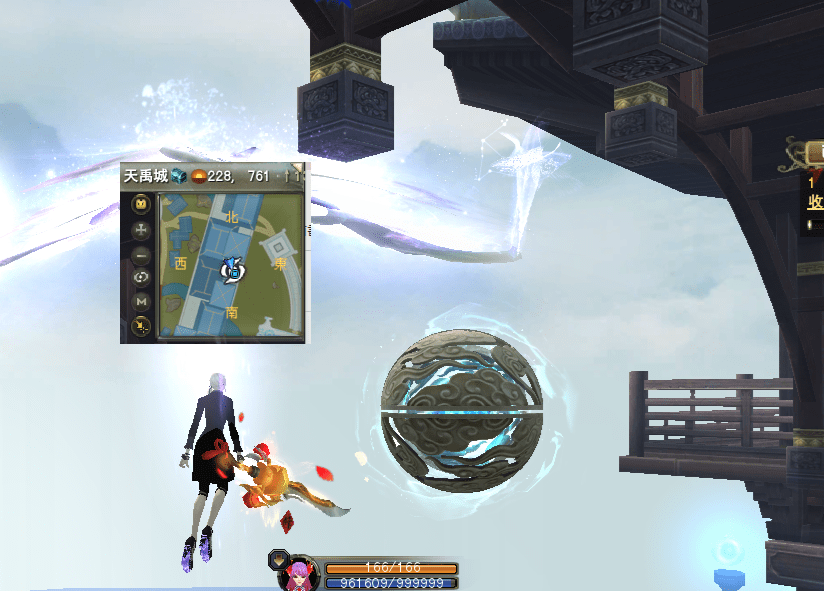The image size is (824, 591).
Task: Click the minimap's rotate arrows button
Action: [x=142, y=277]
